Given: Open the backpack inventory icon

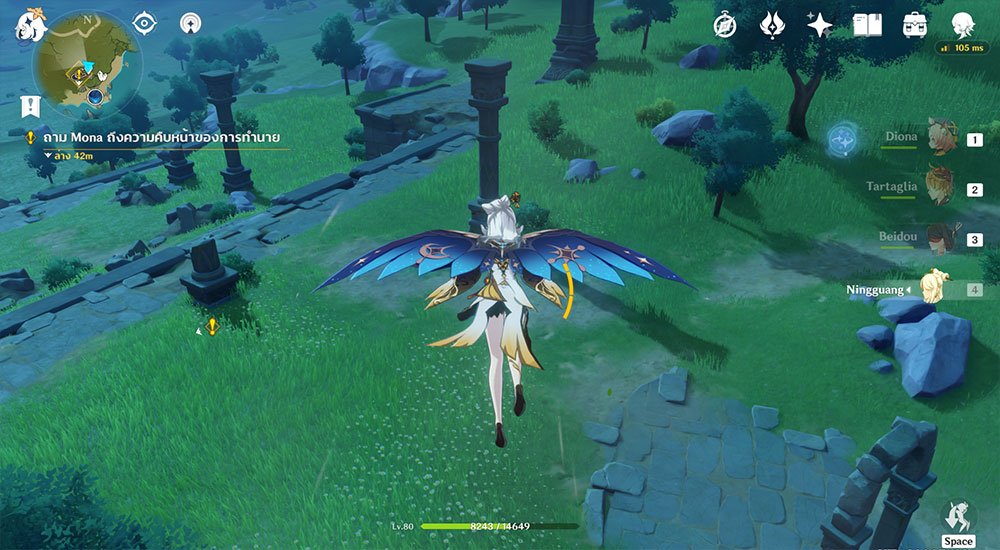Looking at the screenshot, I should (914, 25).
